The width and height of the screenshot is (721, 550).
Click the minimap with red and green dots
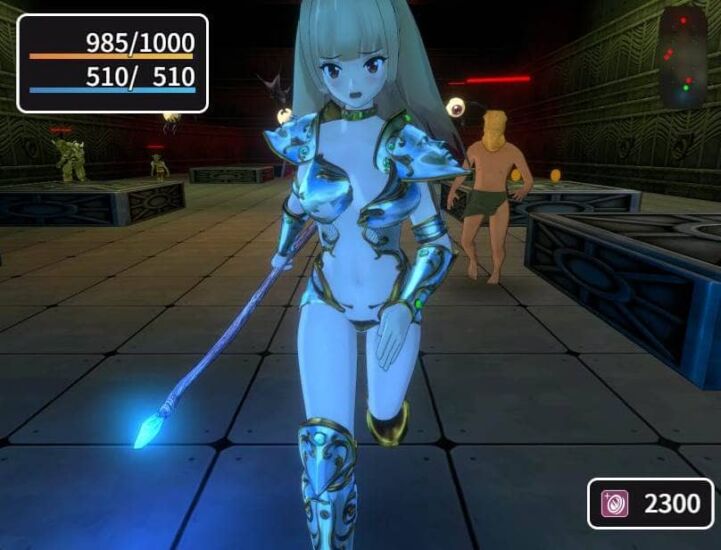click(x=684, y=56)
